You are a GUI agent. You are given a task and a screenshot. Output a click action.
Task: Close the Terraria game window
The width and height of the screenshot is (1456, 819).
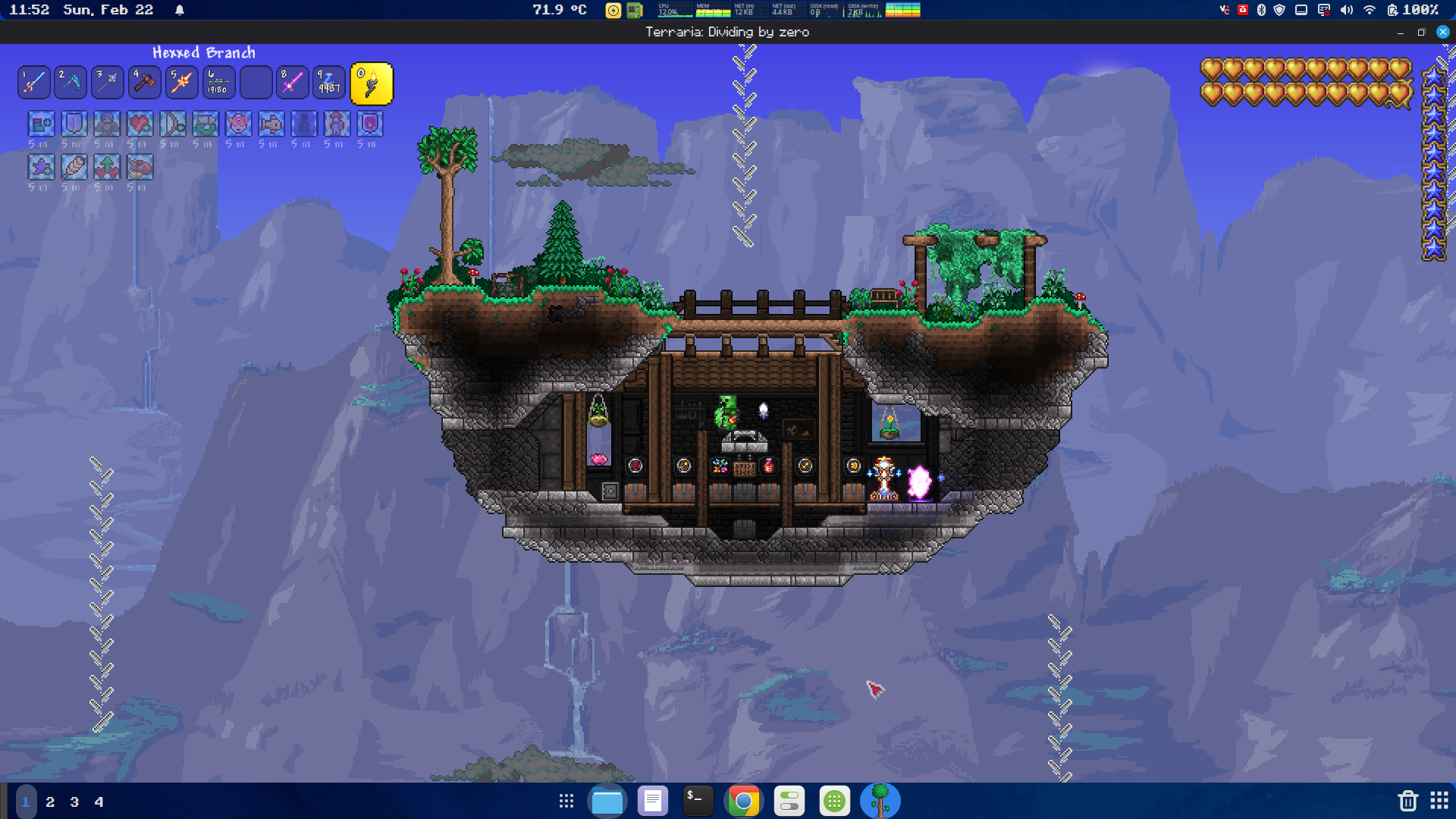click(1442, 32)
